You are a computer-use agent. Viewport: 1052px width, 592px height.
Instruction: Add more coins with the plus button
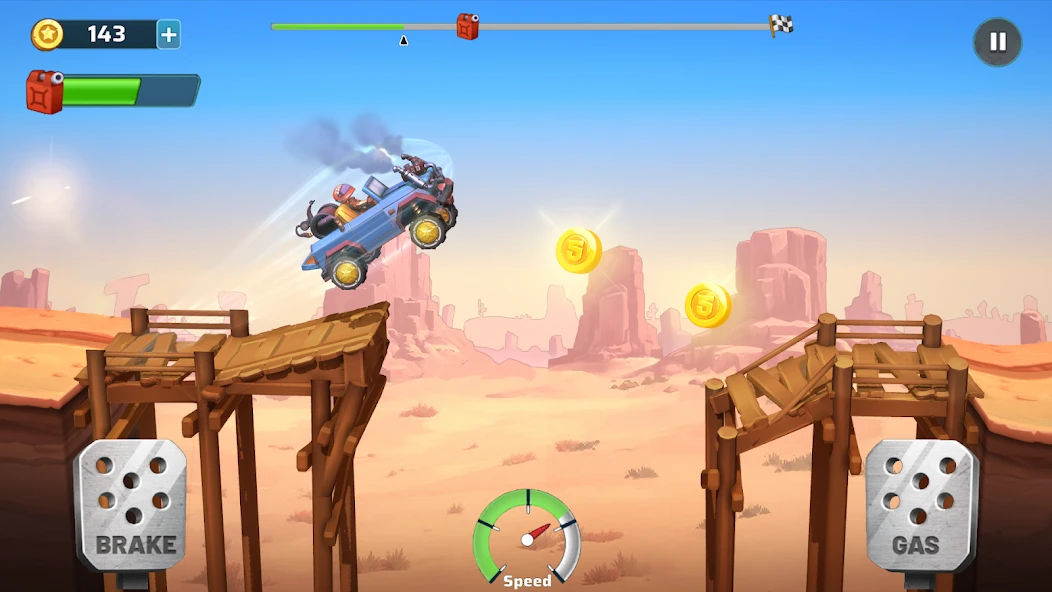coord(169,35)
